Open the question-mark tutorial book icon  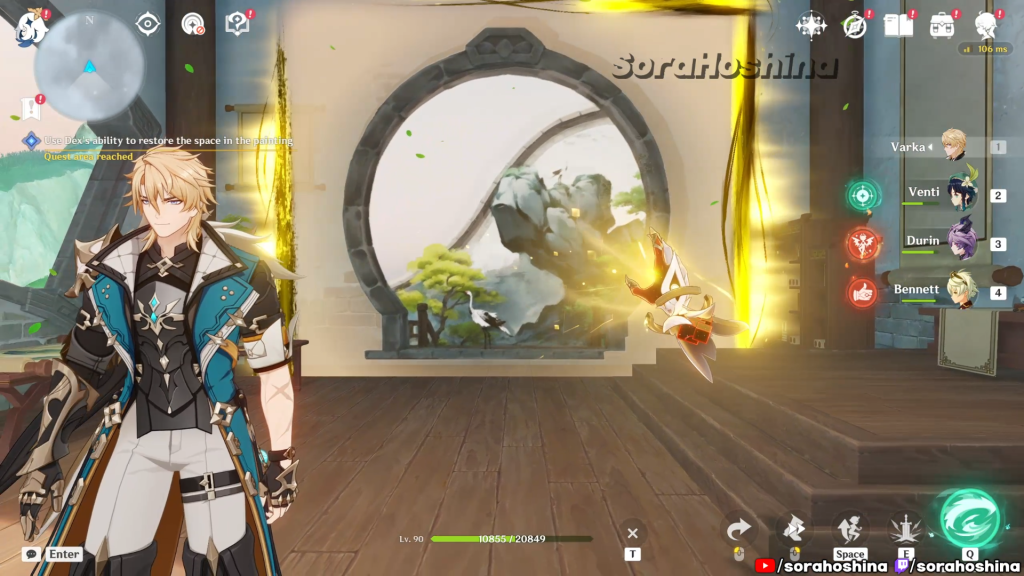click(237, 24)
